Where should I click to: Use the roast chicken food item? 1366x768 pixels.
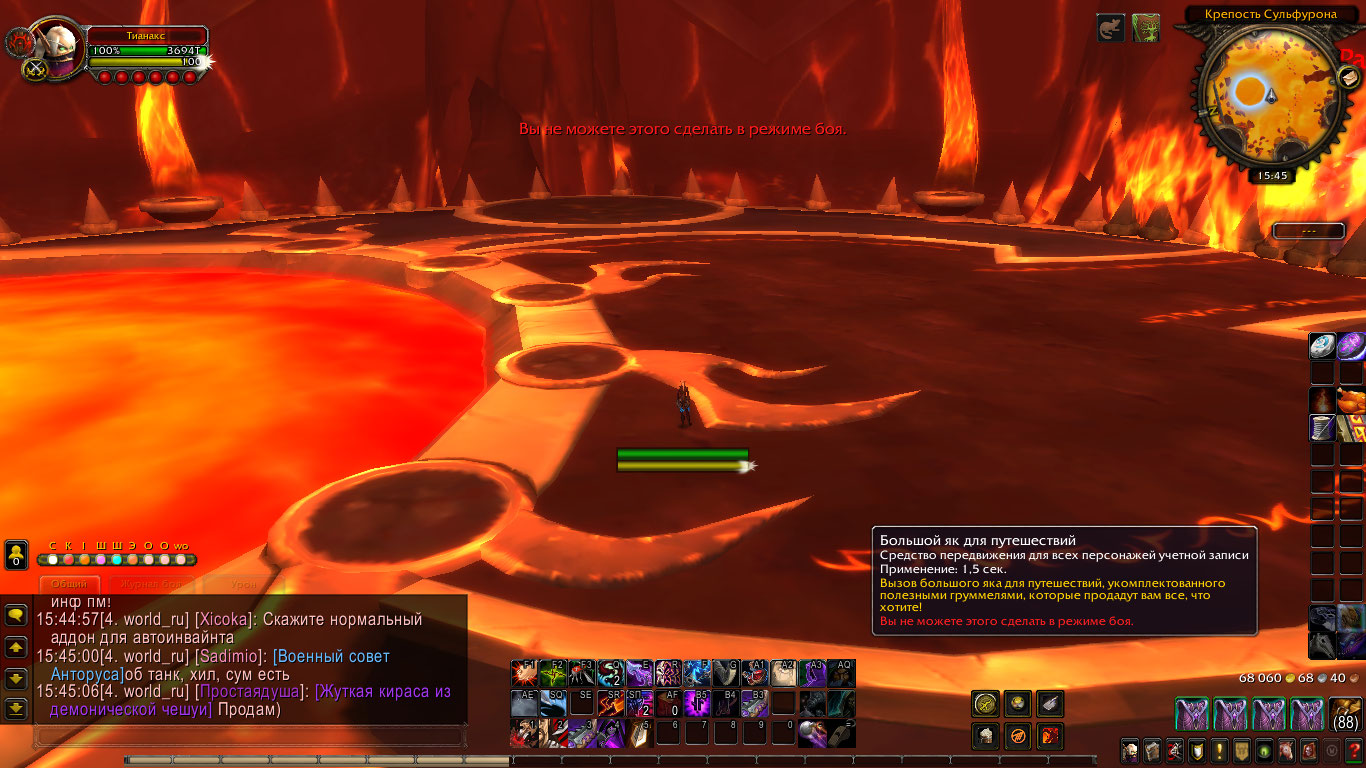[x=1352, y=400]
